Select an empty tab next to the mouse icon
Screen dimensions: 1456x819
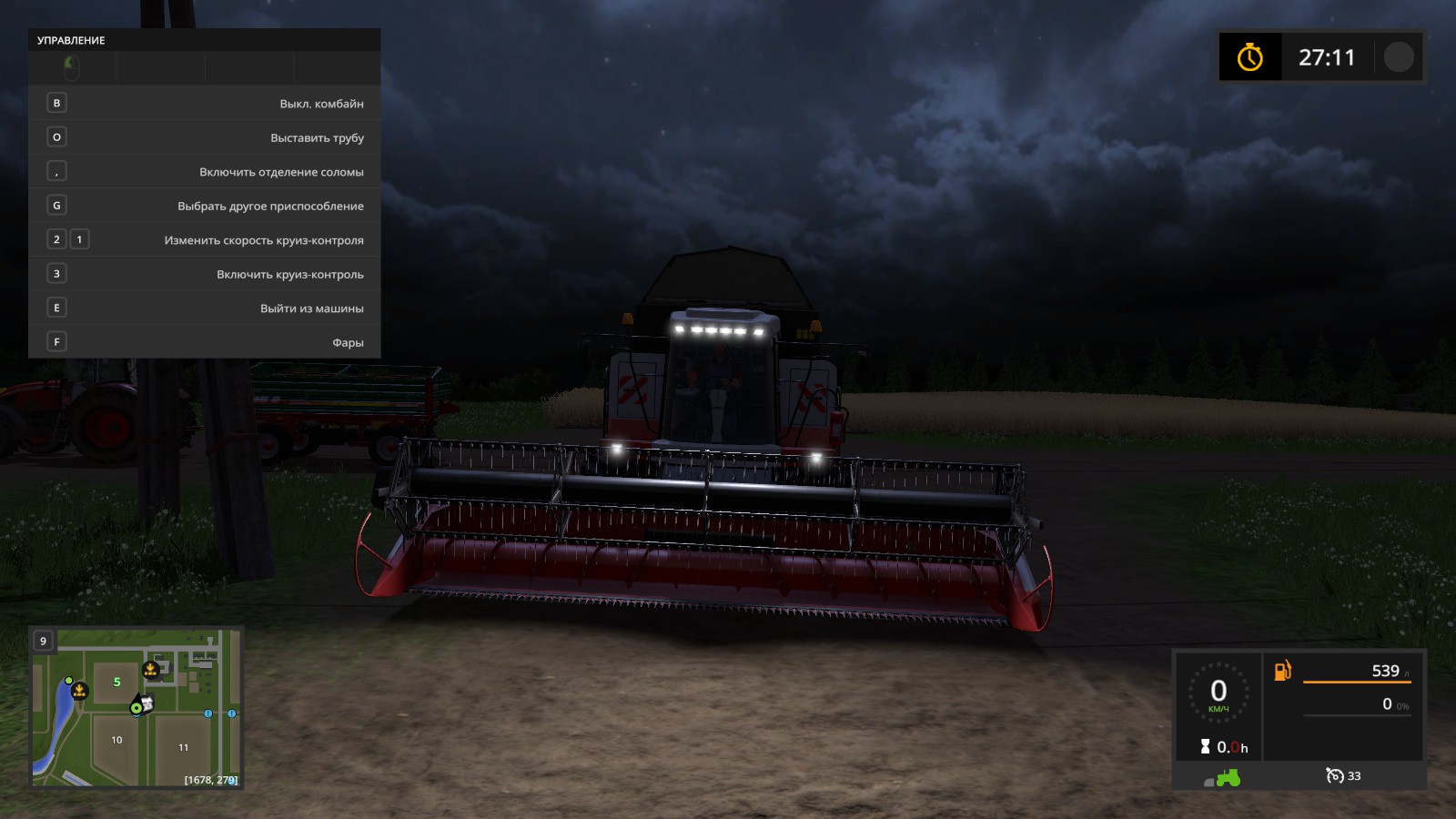click(159, 66)
